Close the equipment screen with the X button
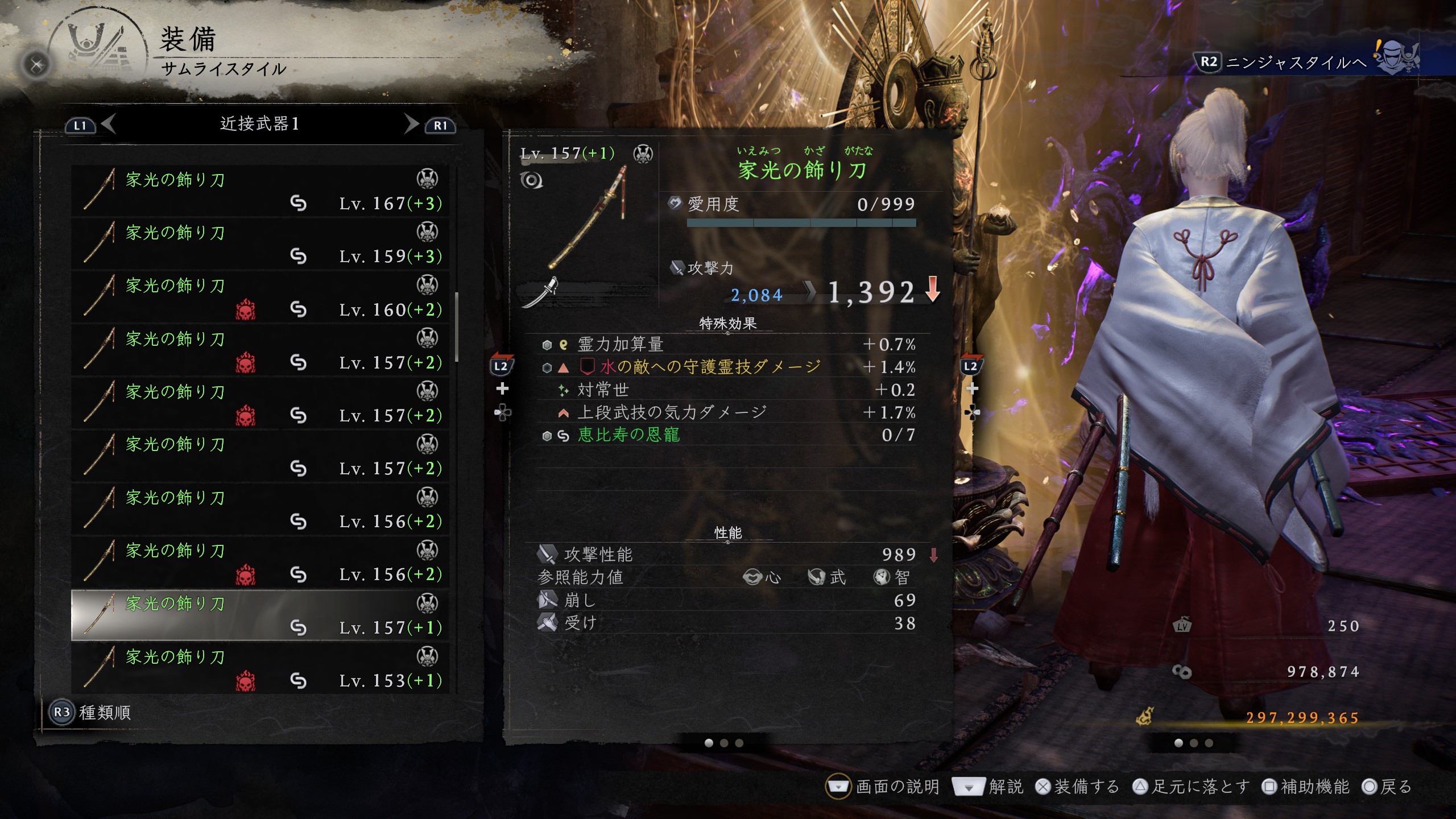The width and height of the screenshot is (1456, 819). tap(36, 65)
